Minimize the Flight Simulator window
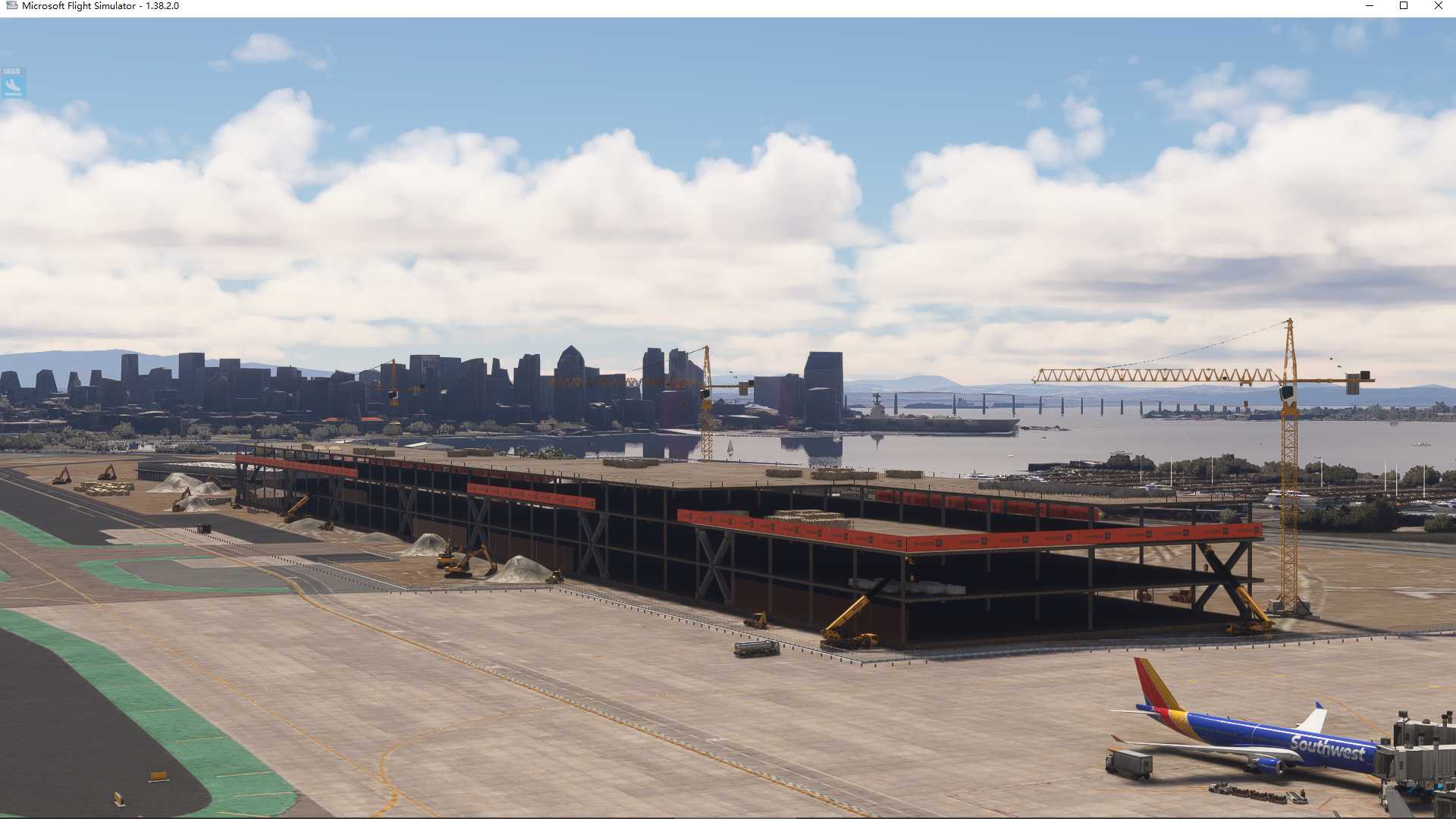 click(1370, 6)
